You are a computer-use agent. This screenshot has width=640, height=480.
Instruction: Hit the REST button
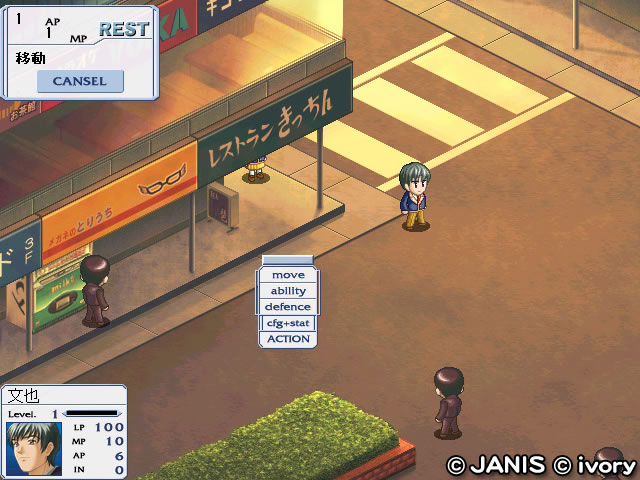(124, 29)
